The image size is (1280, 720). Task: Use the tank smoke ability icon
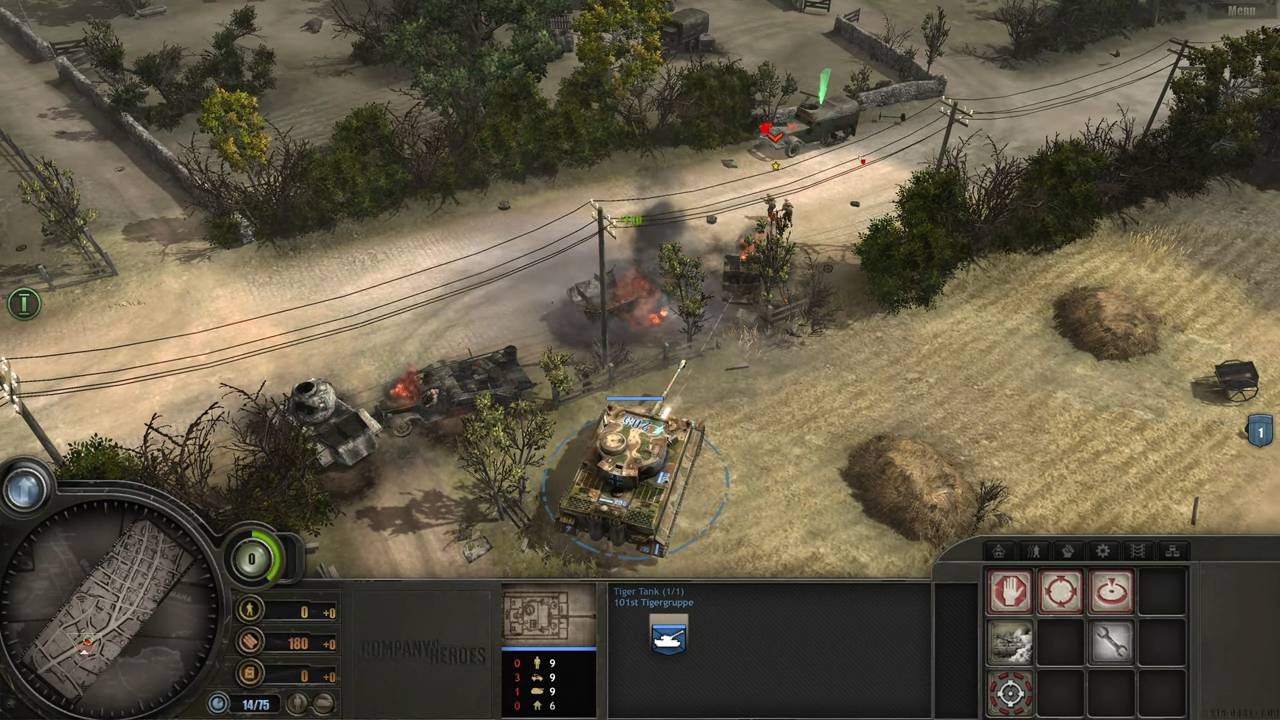1010,642
